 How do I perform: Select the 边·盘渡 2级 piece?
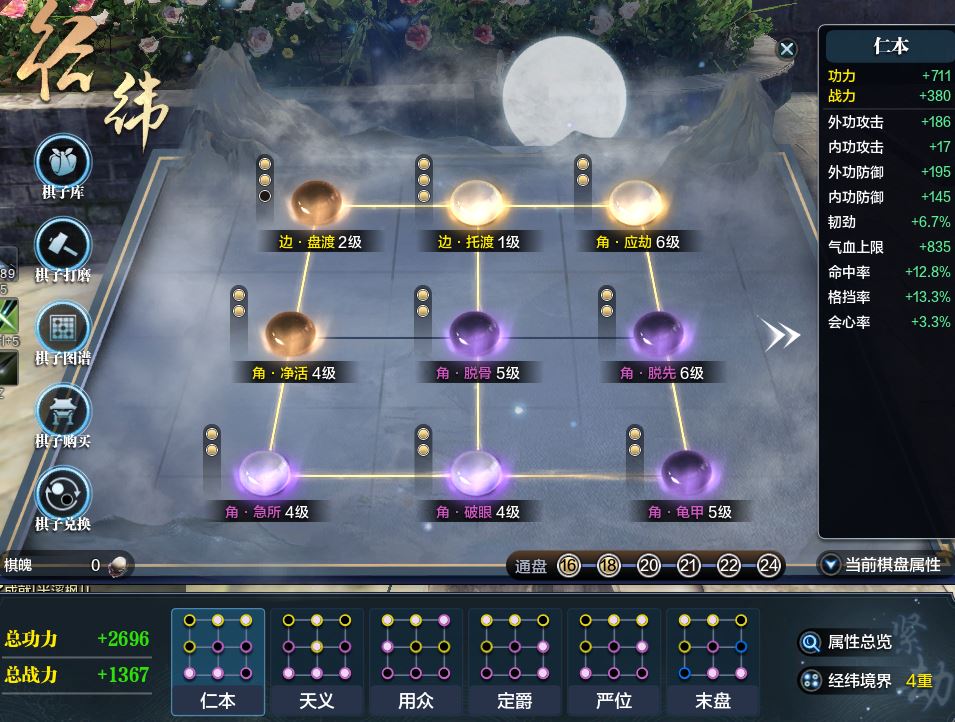click(316, 204)
